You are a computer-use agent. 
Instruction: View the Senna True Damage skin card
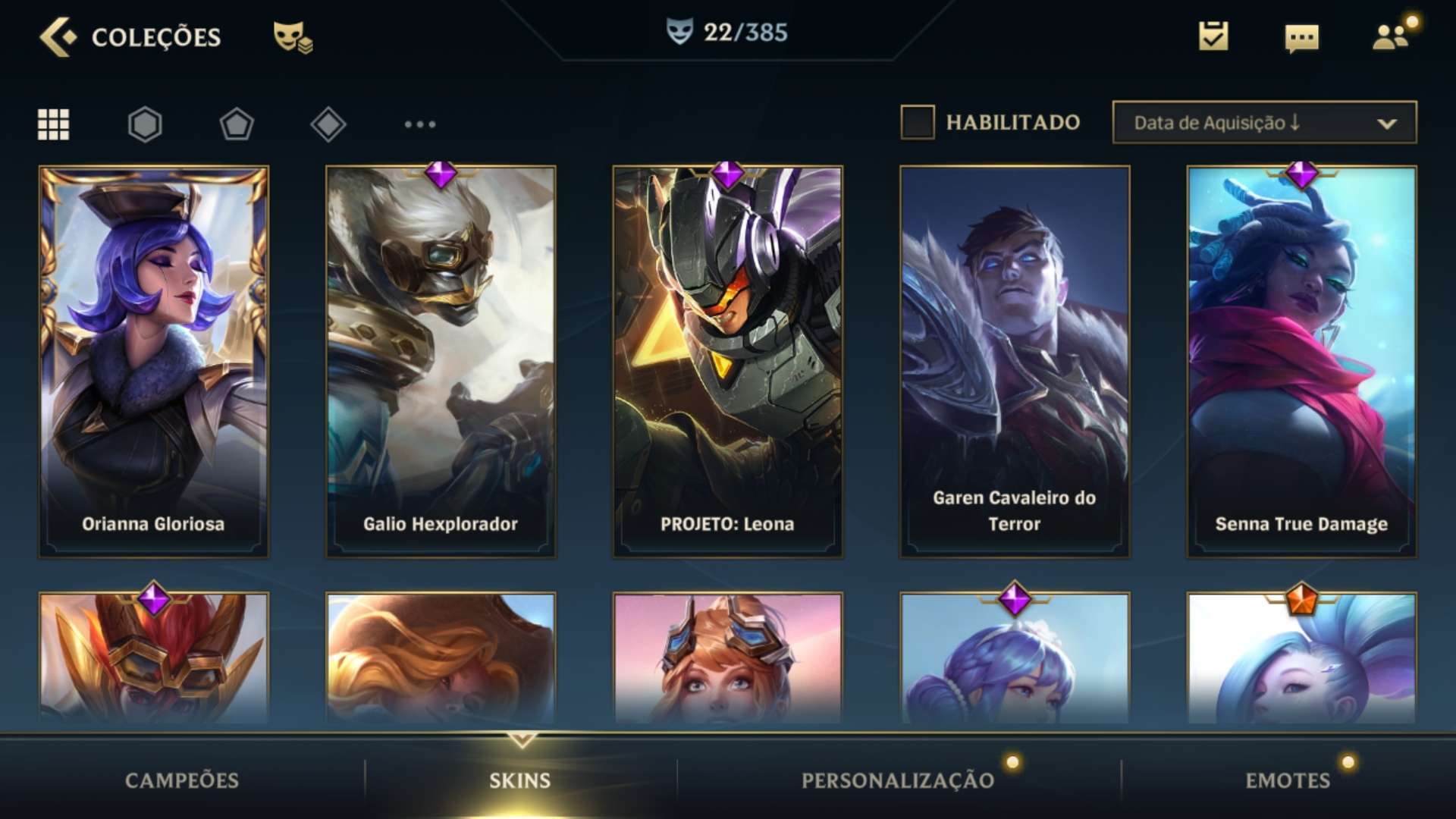click(x=1301, y=362)
